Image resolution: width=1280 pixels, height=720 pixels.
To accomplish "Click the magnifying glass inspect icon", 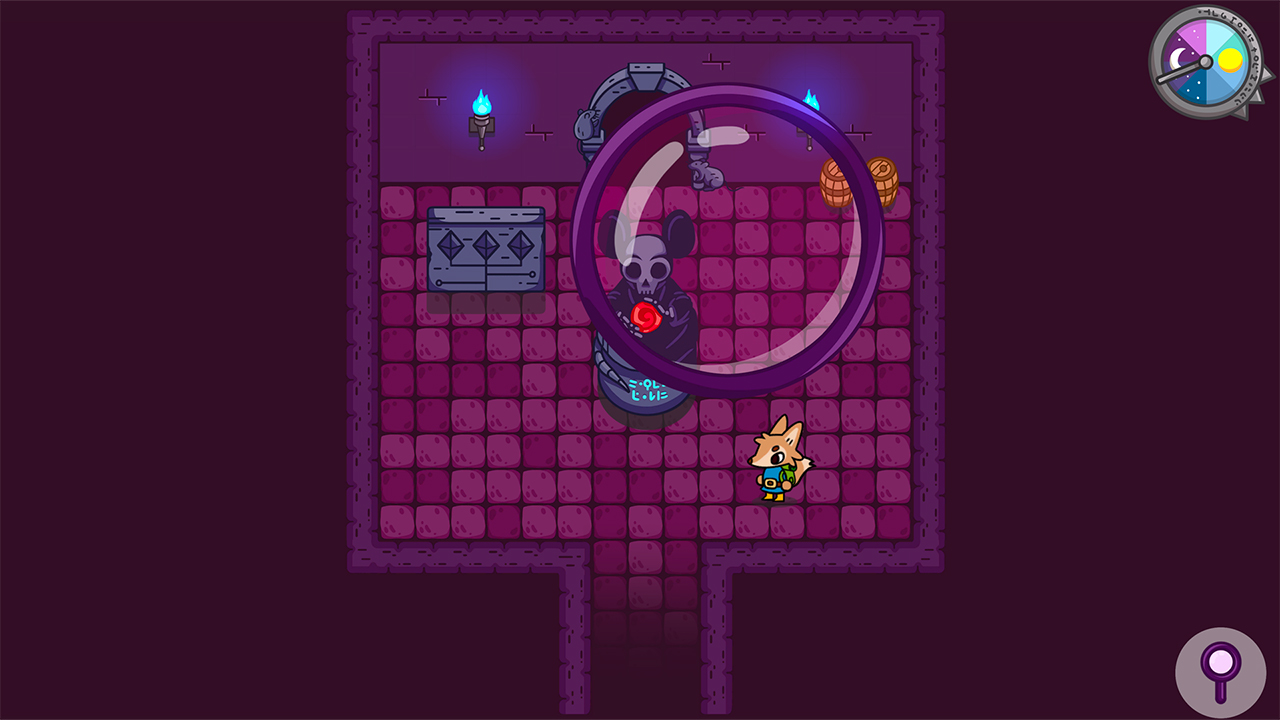I will coord(1221,671).
